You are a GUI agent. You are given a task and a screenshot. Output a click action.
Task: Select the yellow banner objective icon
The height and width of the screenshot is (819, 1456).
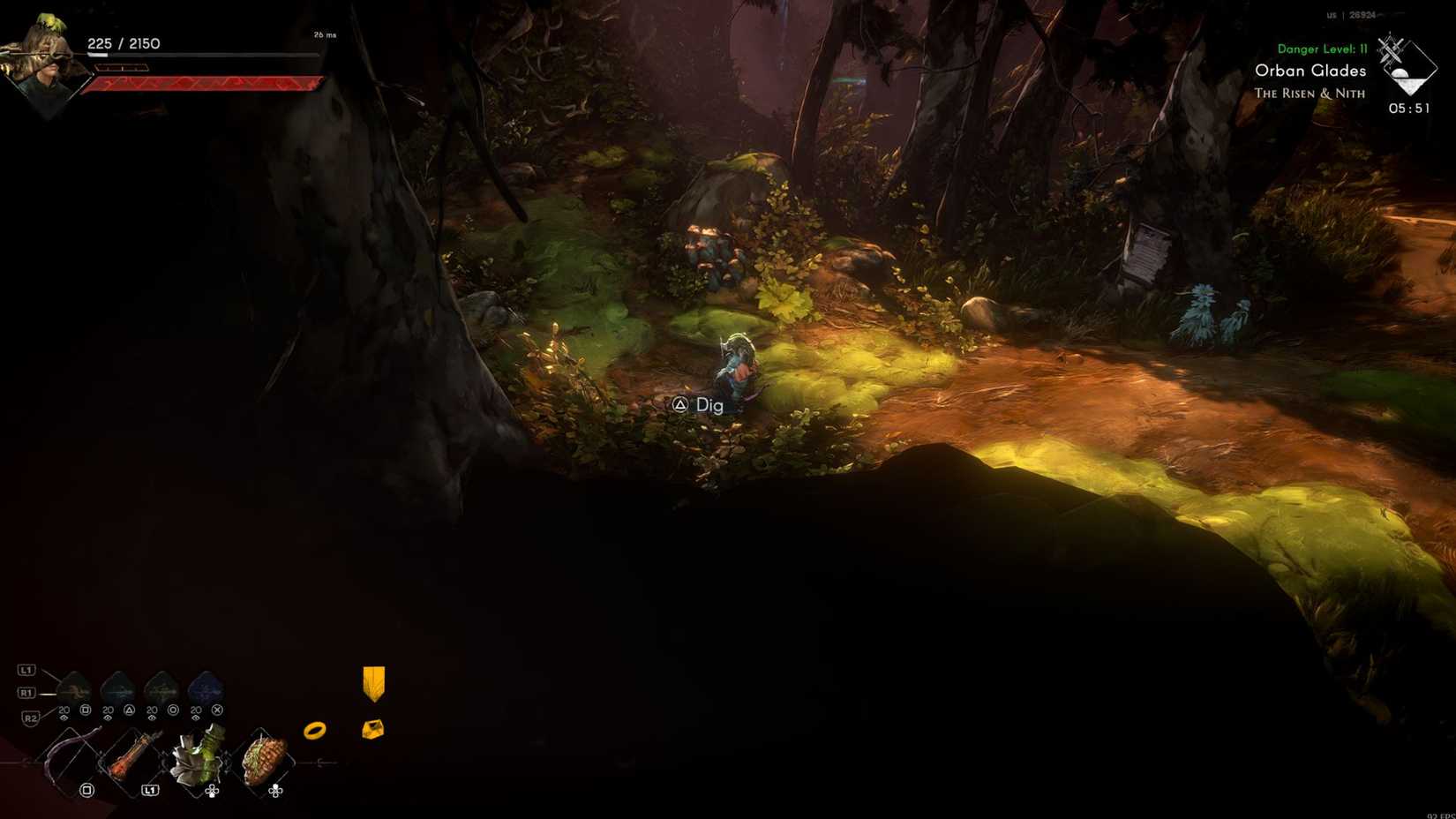click(373, 684)
